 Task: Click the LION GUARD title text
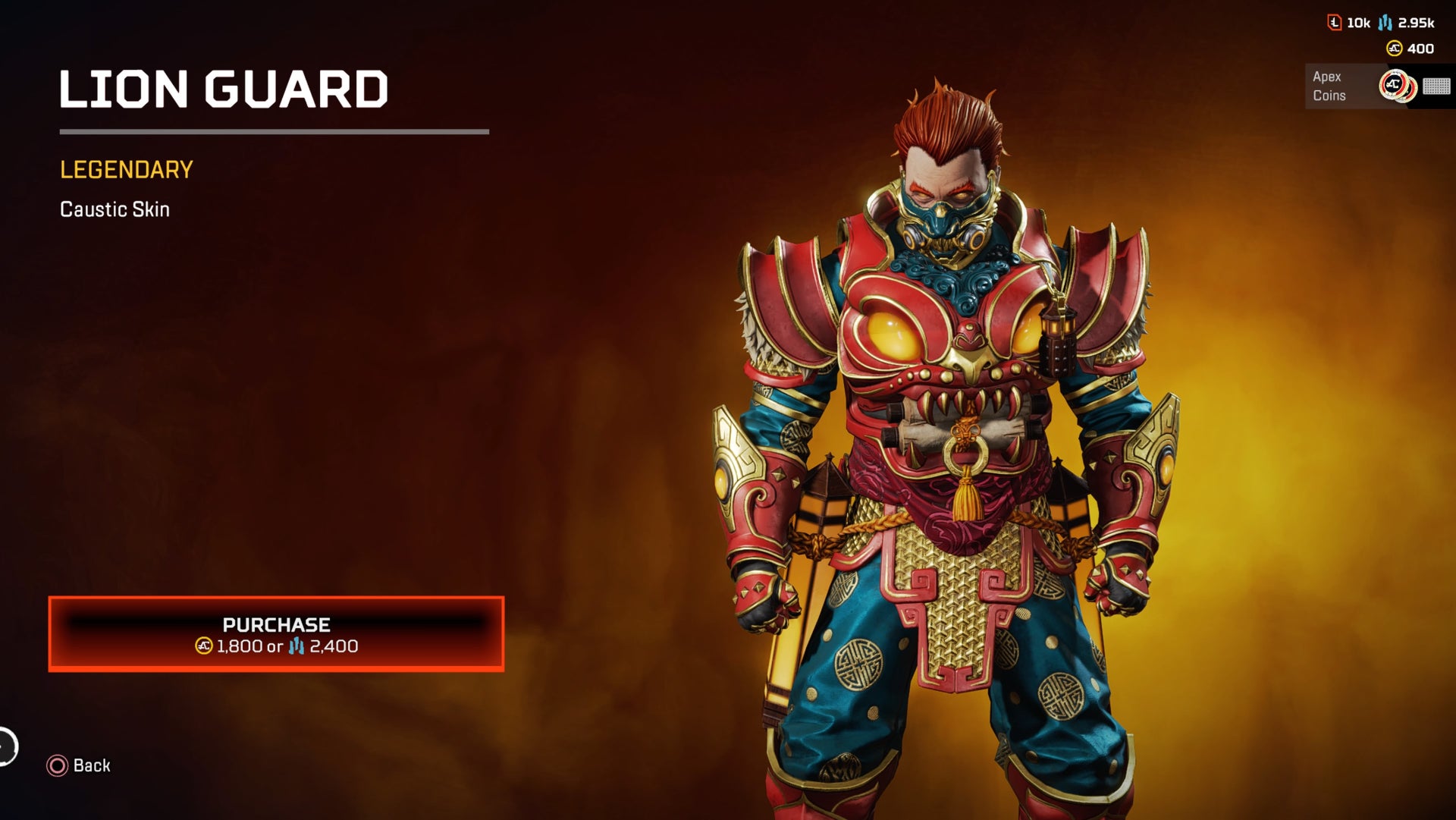click(224, 91)
